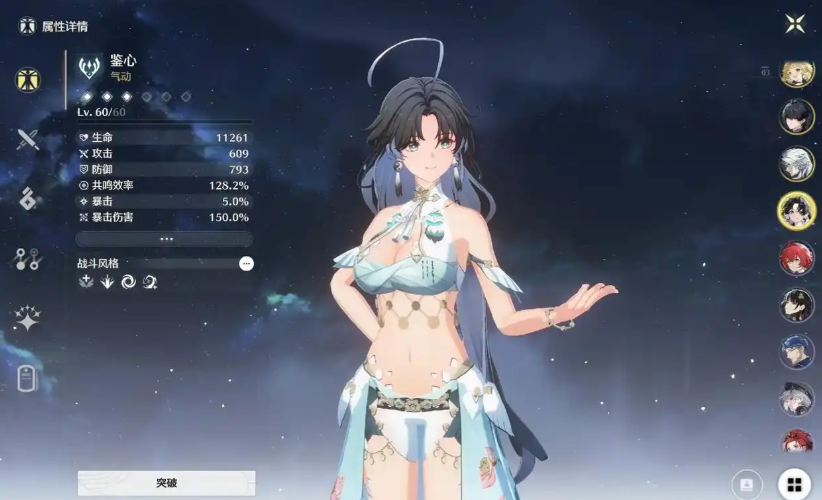
Task: Expand the full stats list with the three-dot bar
Action: point(166,239)
